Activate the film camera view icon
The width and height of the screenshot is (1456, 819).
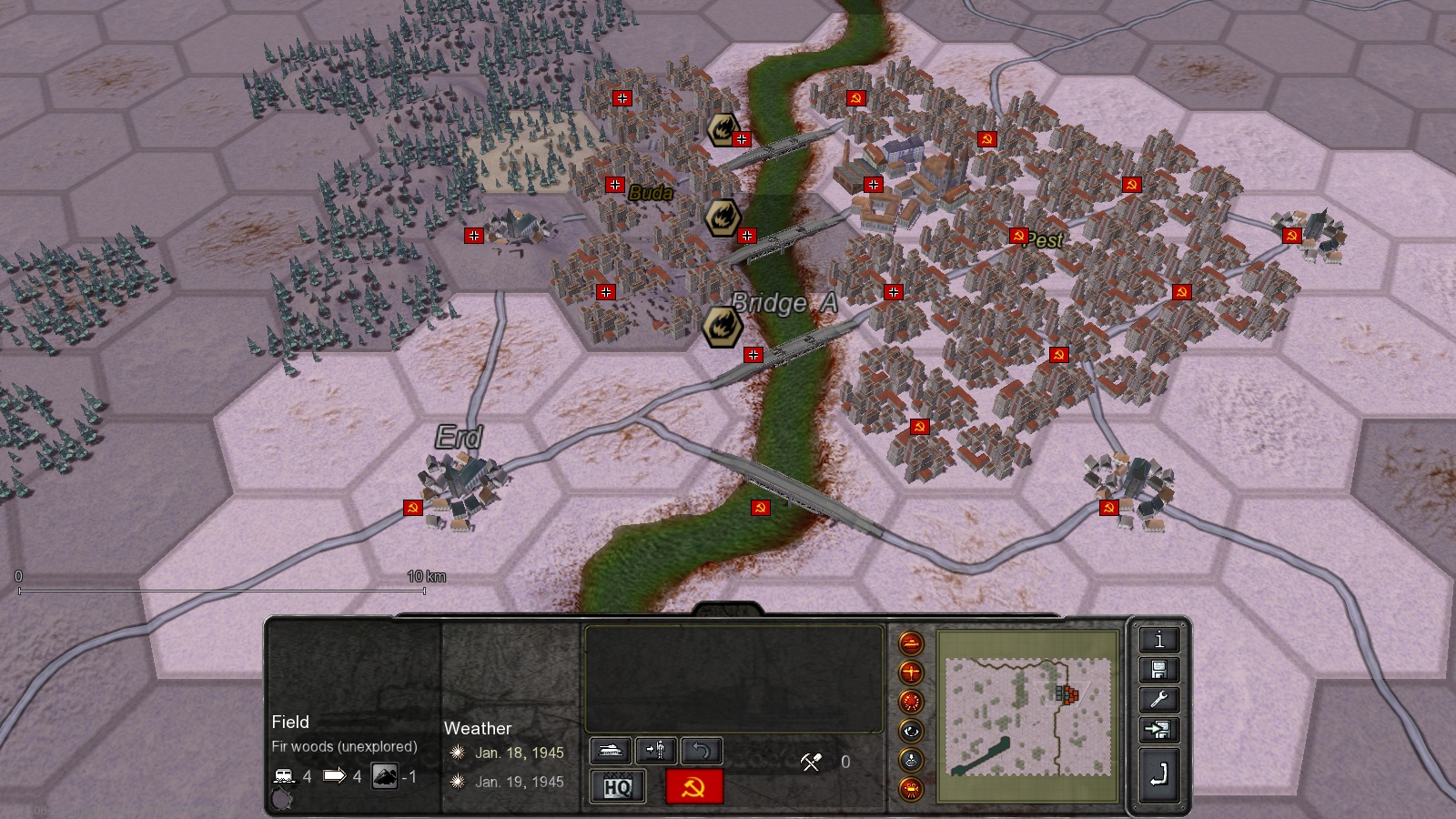911,789
